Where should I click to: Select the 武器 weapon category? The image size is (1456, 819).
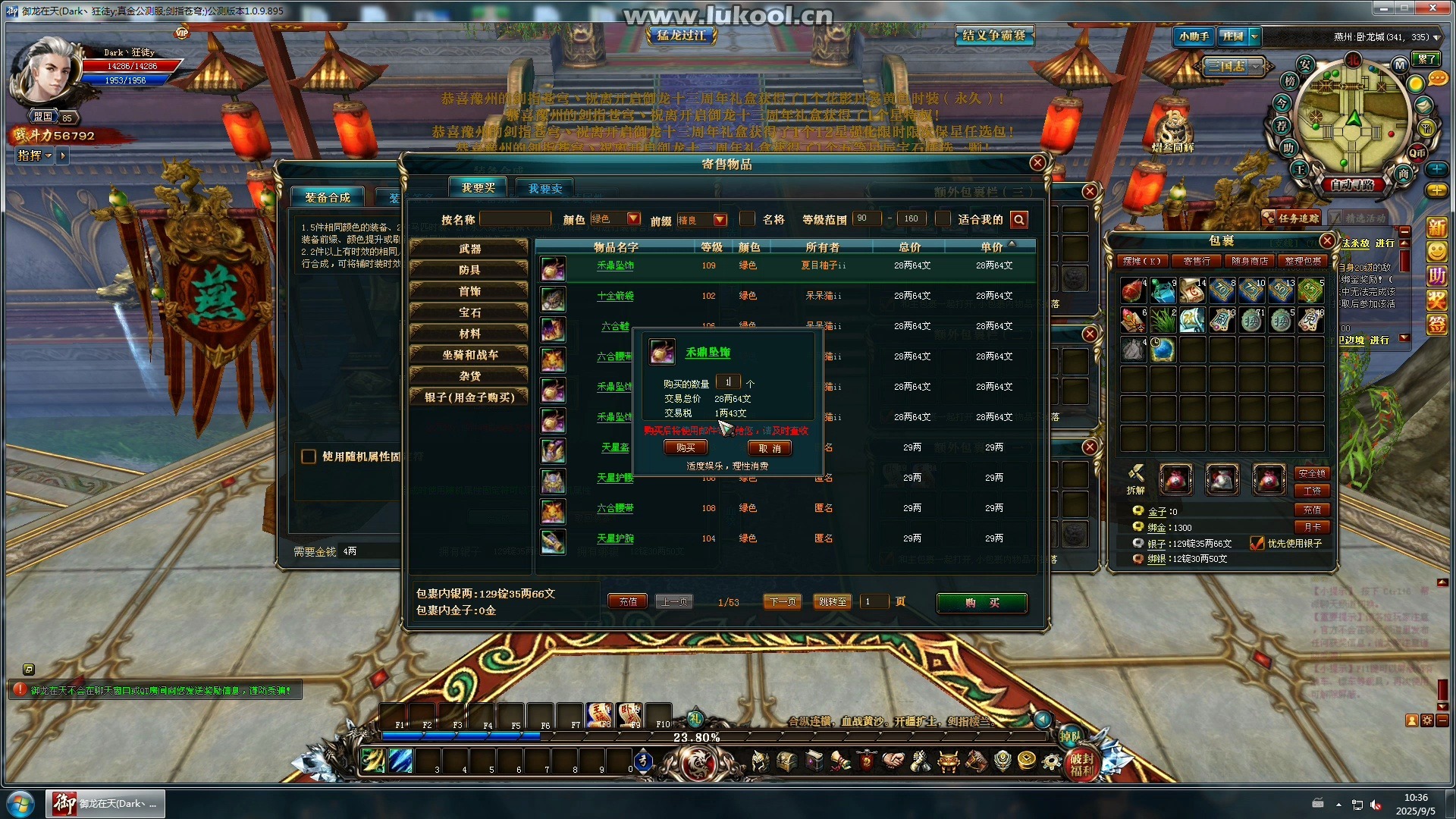[469, 249]
